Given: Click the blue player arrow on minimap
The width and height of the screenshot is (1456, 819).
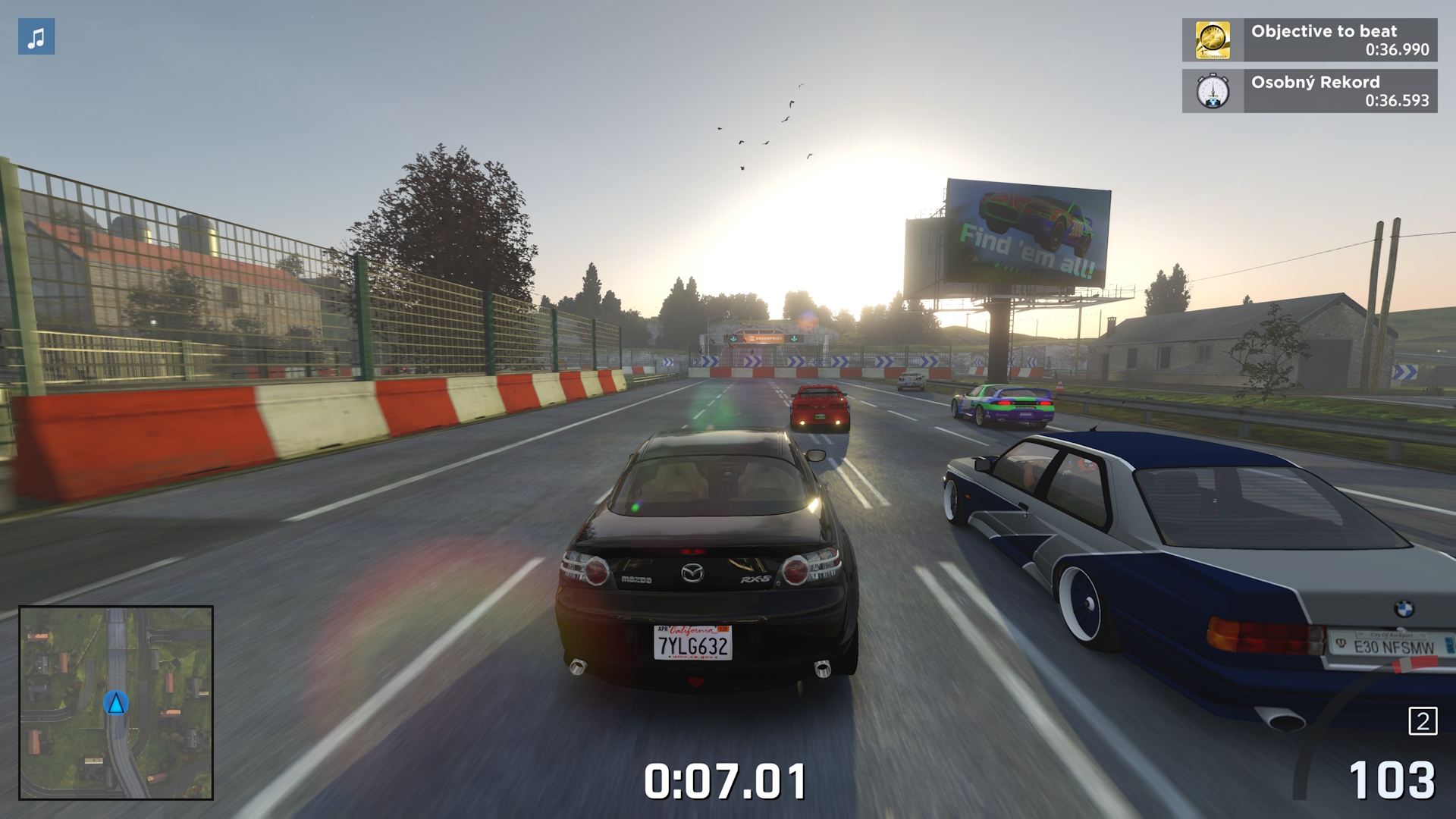Looking at the screenshot, I should pos(116,703).
